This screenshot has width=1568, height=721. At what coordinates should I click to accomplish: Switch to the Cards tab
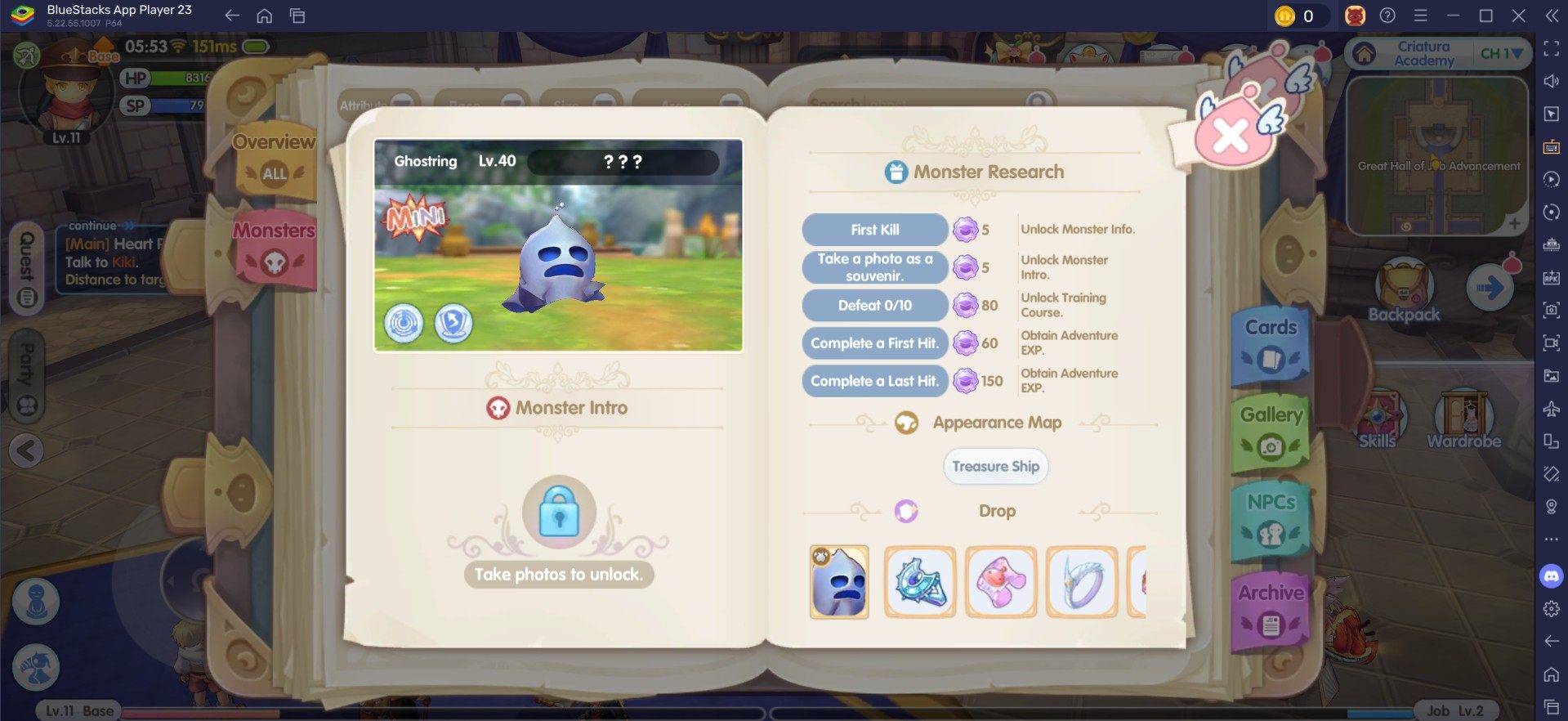point(1271,344)
